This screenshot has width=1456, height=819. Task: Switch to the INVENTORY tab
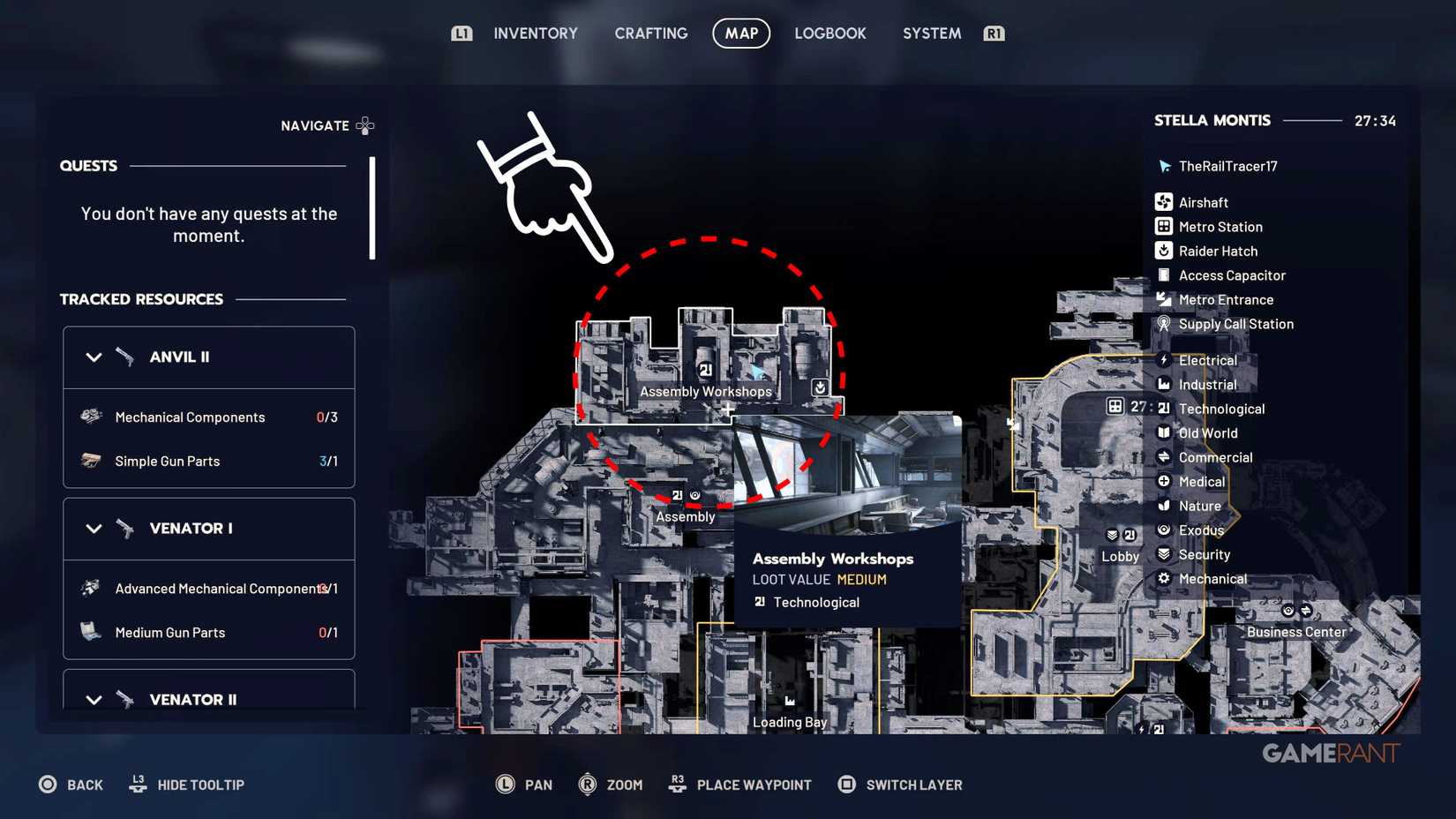point(535,34)
